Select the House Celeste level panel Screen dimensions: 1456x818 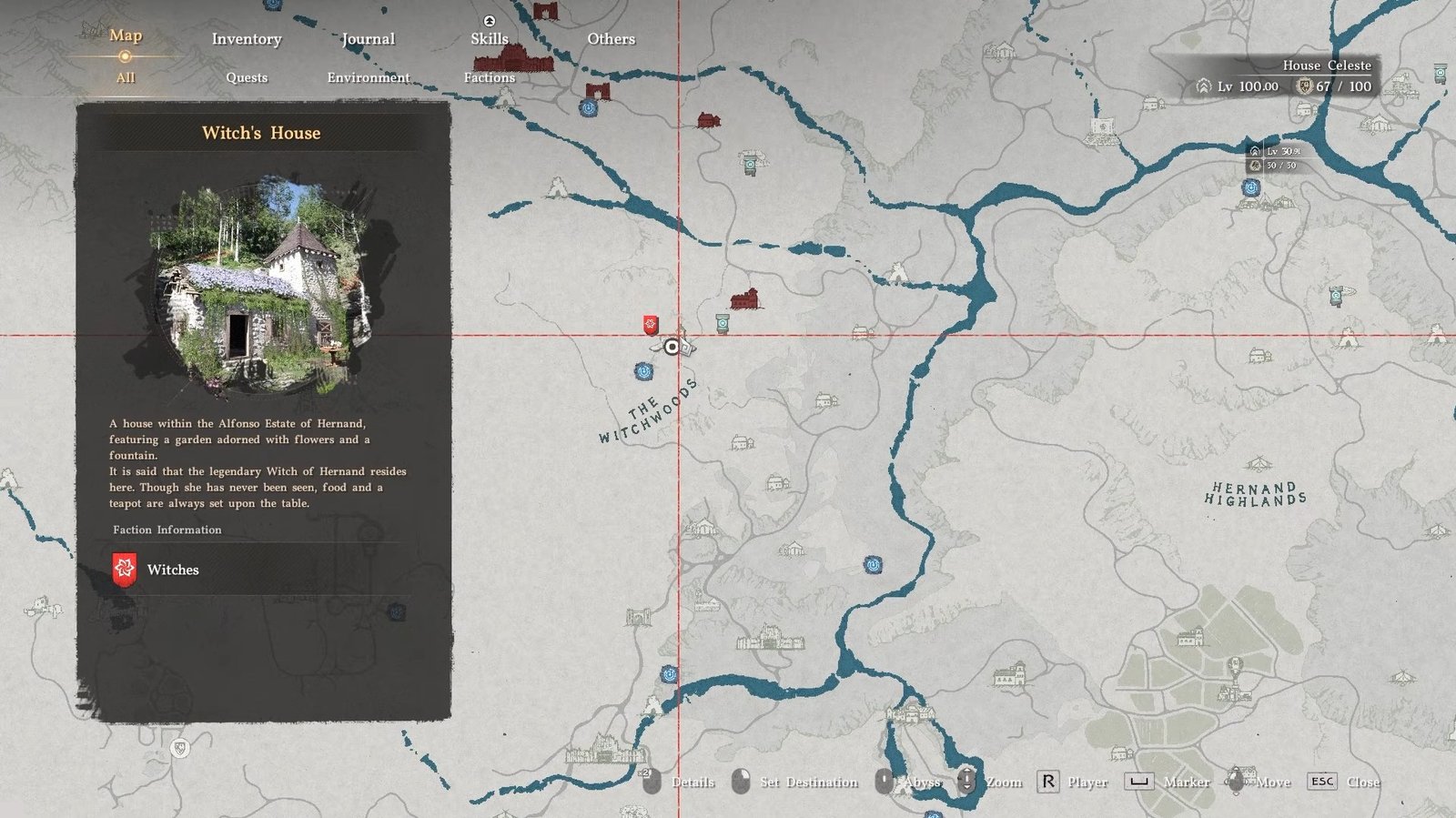(x=1283, y=76)
